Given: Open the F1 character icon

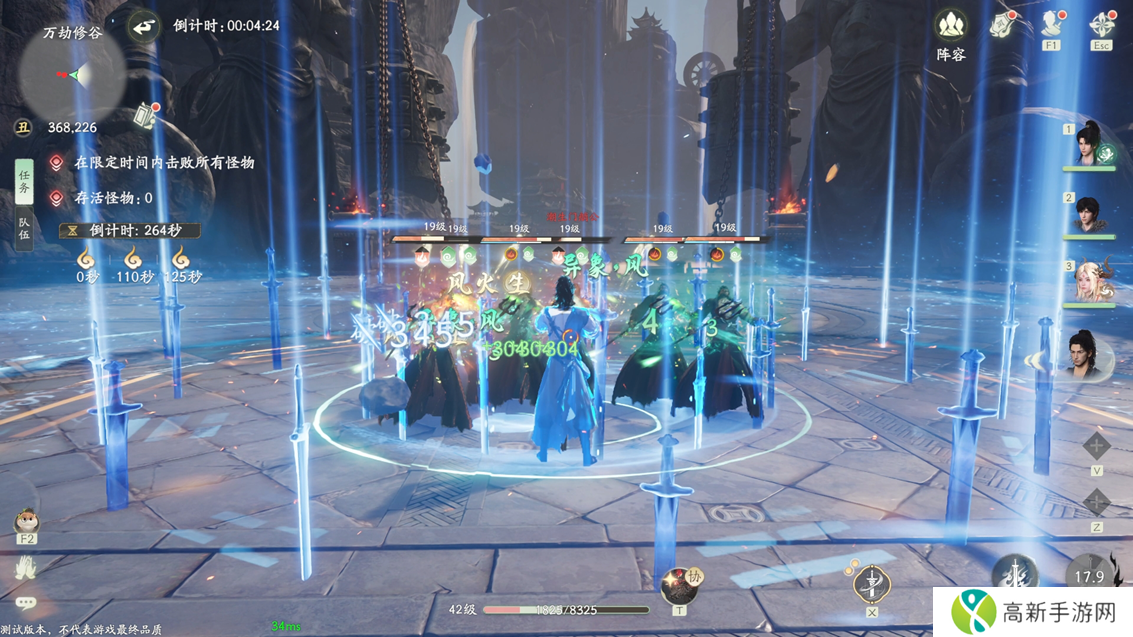Looking at the screenshot, I should [1052, 25].
